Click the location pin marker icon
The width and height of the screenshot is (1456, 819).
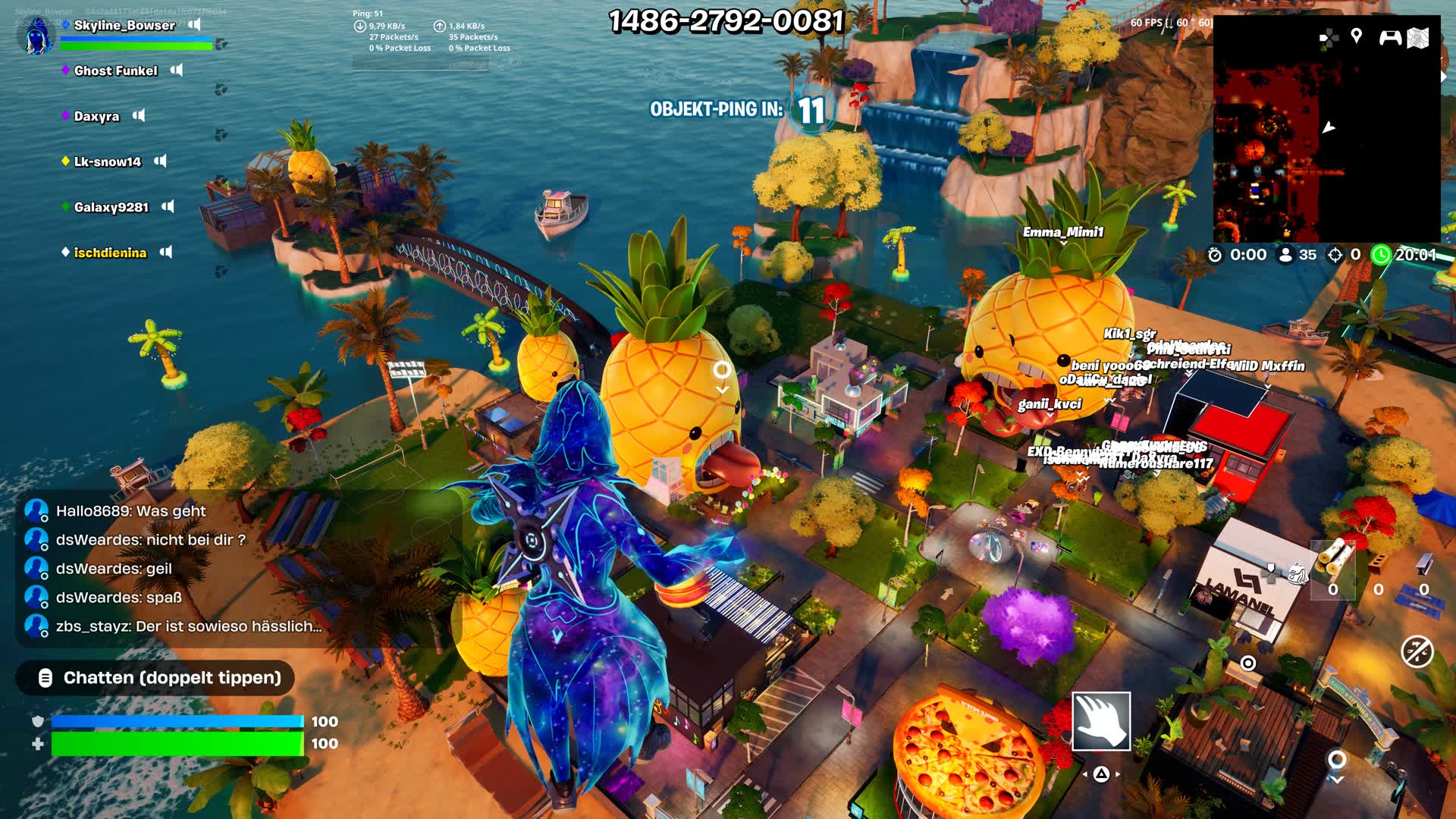1357,36
